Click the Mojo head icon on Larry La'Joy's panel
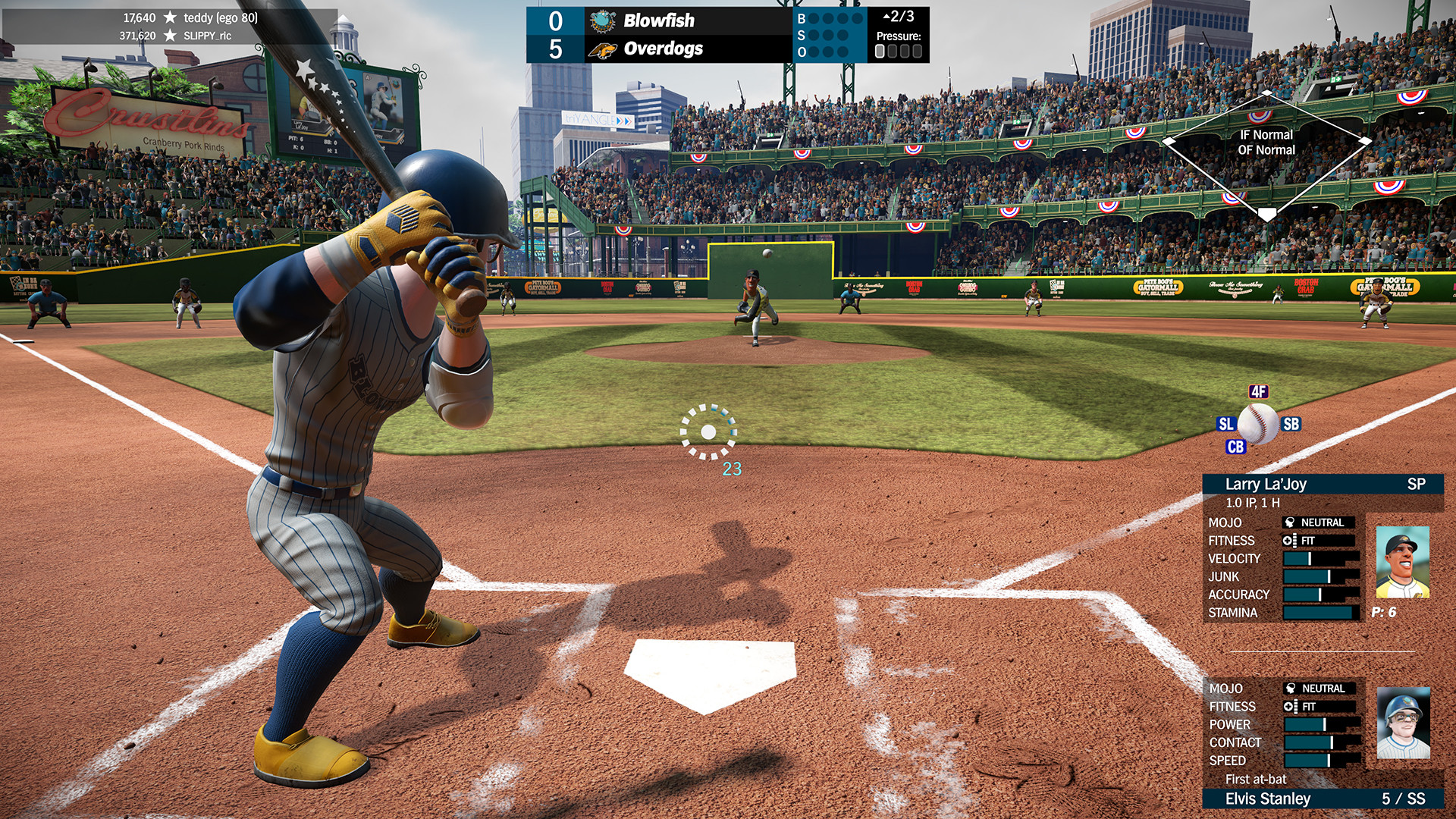 [1288, 522]
